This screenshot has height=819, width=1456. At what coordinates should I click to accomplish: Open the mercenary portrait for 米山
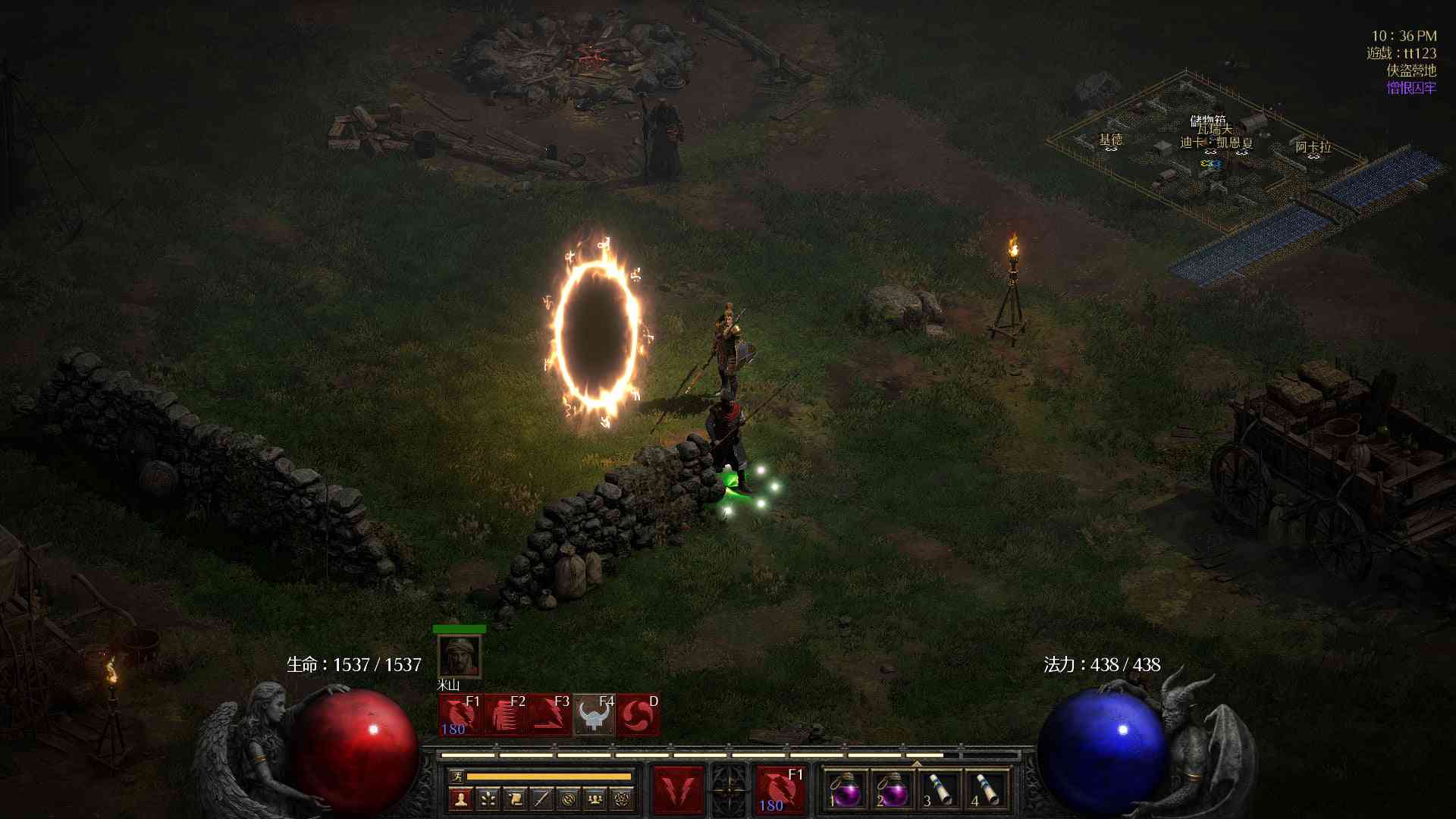(460, 657)
